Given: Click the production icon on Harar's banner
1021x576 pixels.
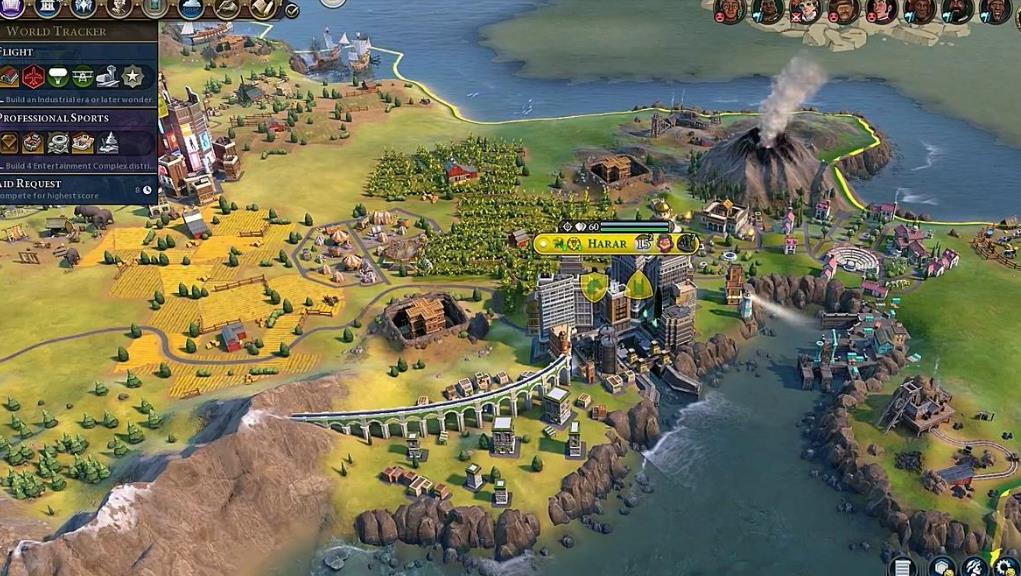Looking at the screenshot, I should click(687, 243).
